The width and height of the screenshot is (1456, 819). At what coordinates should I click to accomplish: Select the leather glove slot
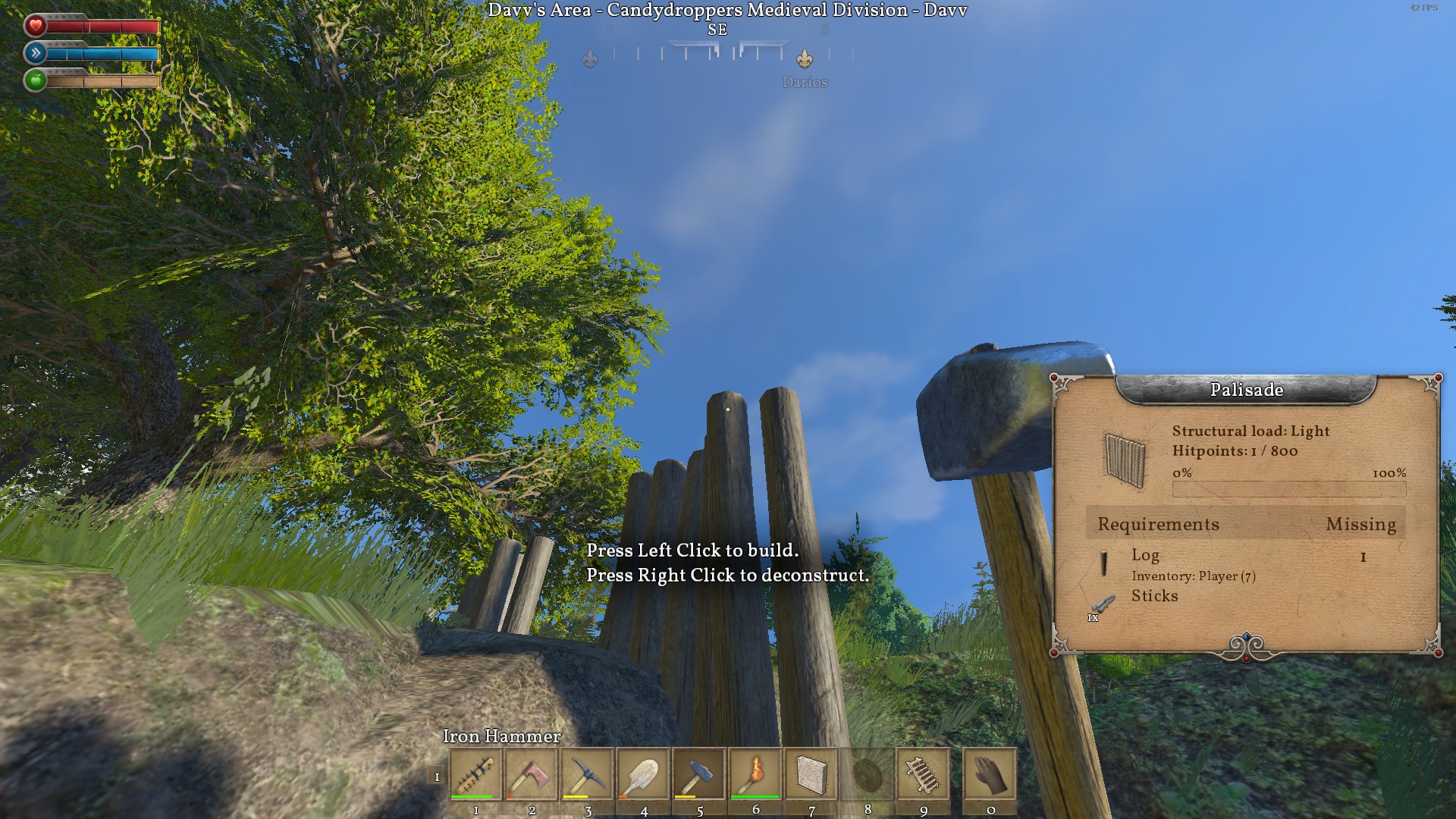[990, 774]
